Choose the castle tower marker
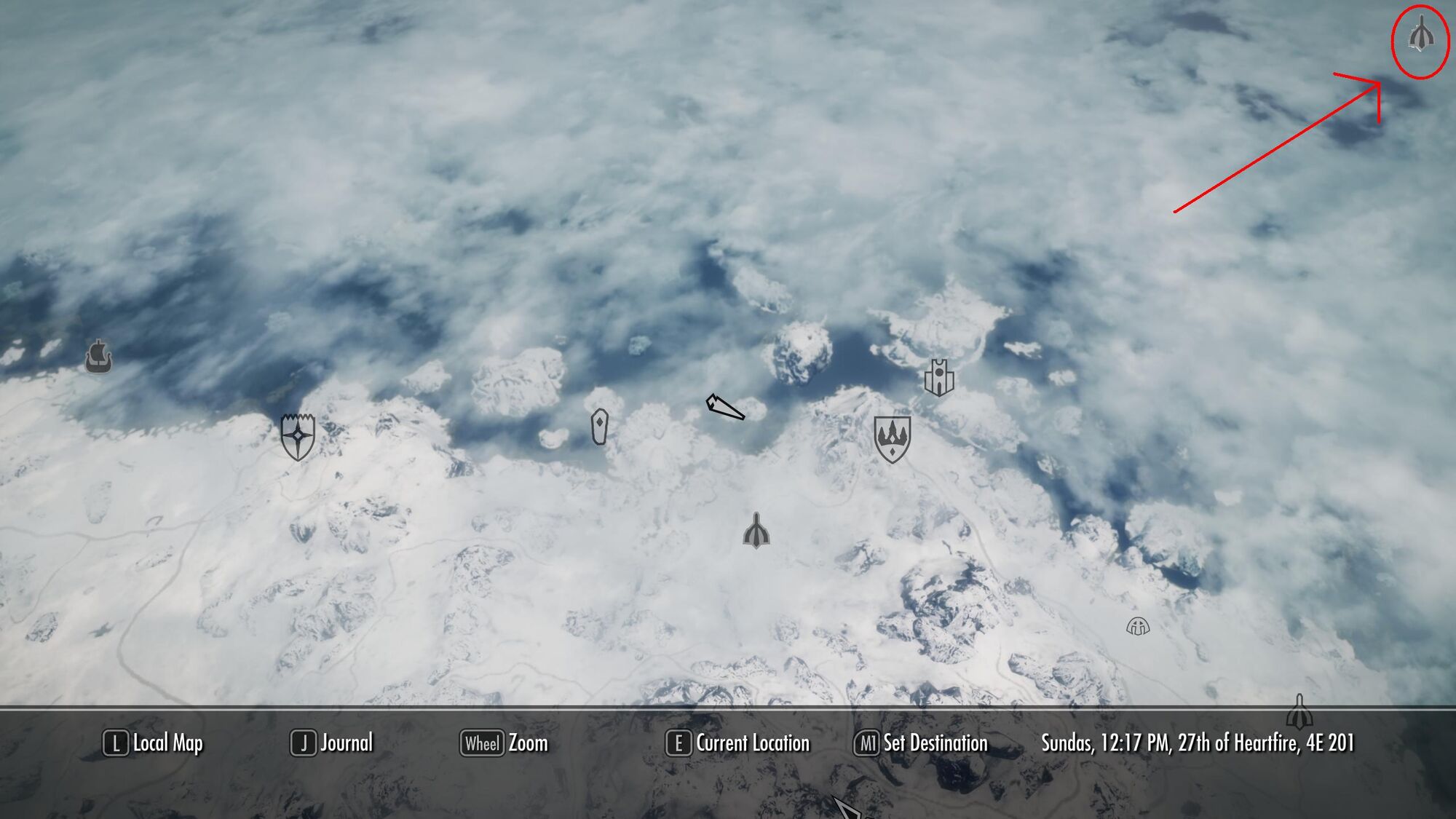This screenshot has width=1456, height=819. click(x=939, y=377)
